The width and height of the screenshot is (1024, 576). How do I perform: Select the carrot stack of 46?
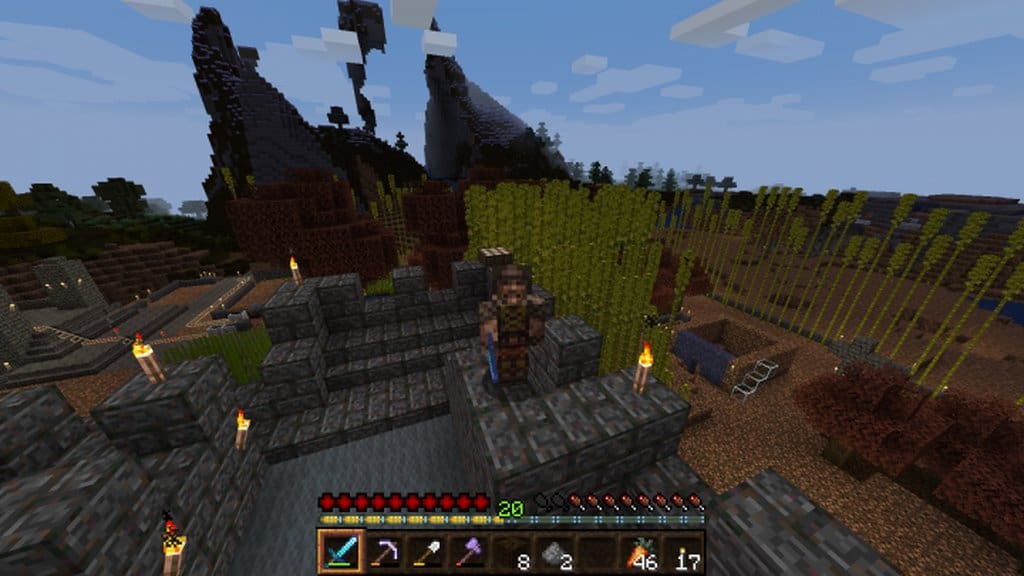(x=640, y=551)
